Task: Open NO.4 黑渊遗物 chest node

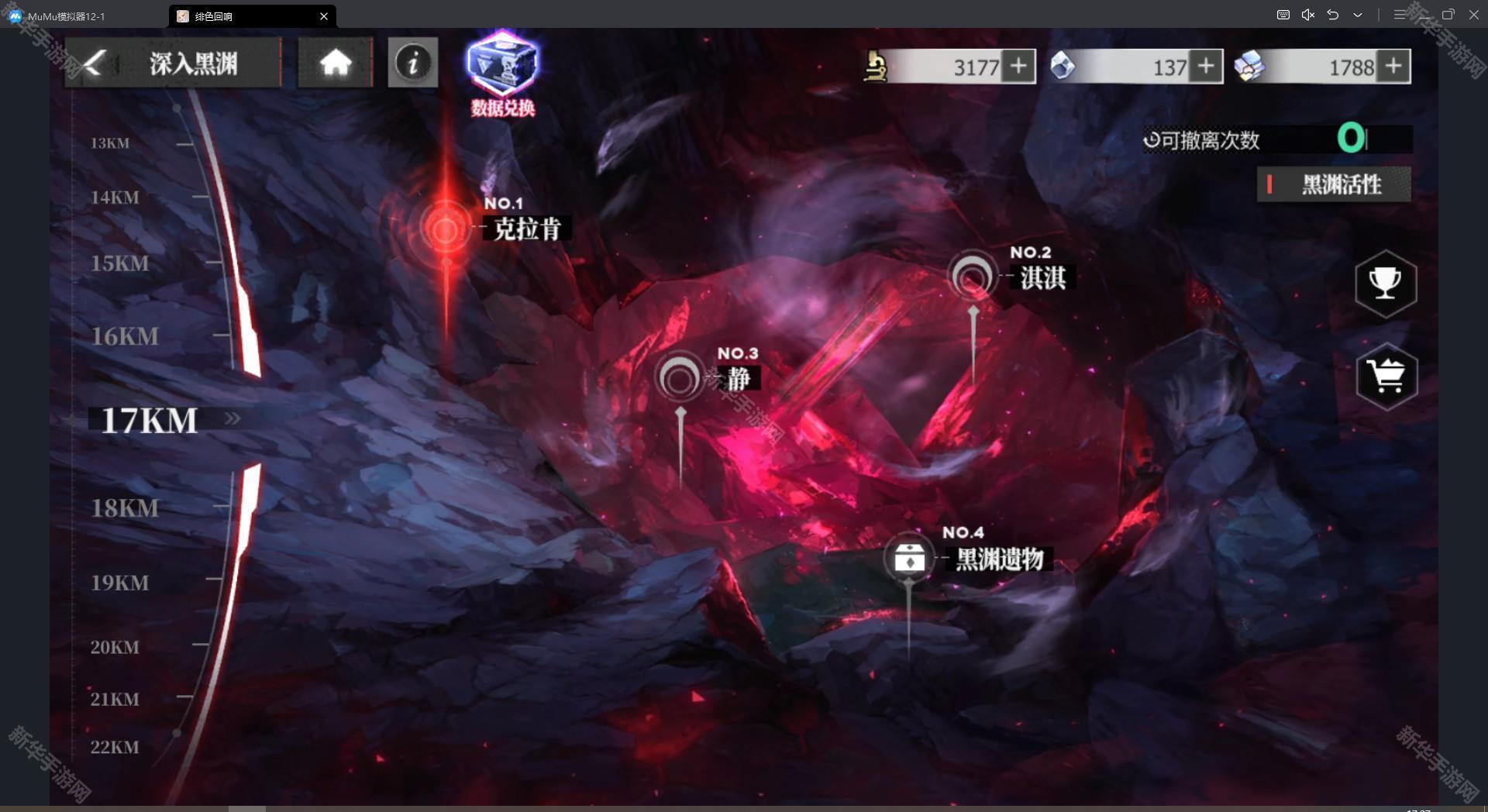Action: point(909,558)
